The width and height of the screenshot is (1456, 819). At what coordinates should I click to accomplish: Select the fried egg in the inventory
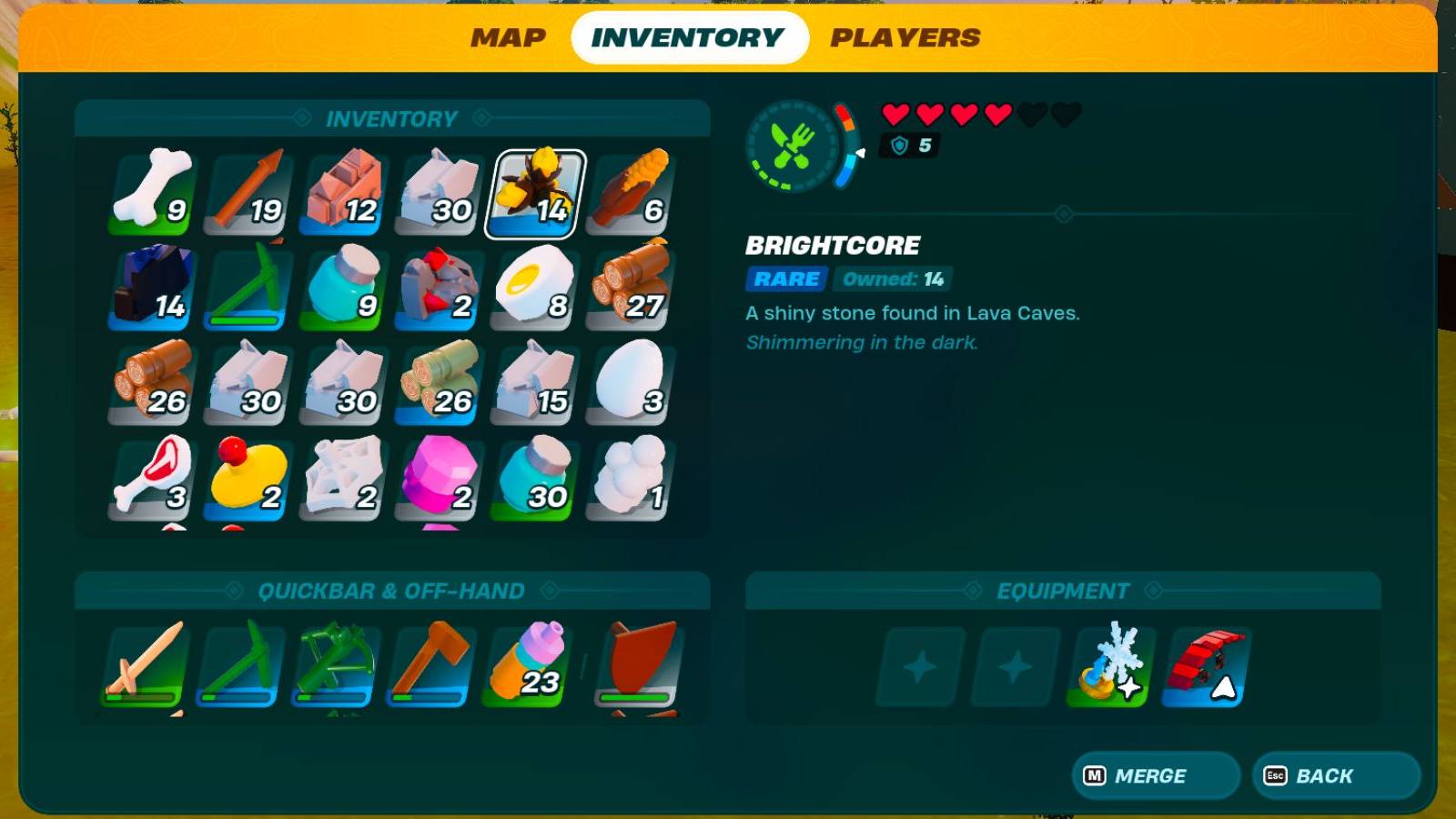pyautogui.click(x=532, y=289)
